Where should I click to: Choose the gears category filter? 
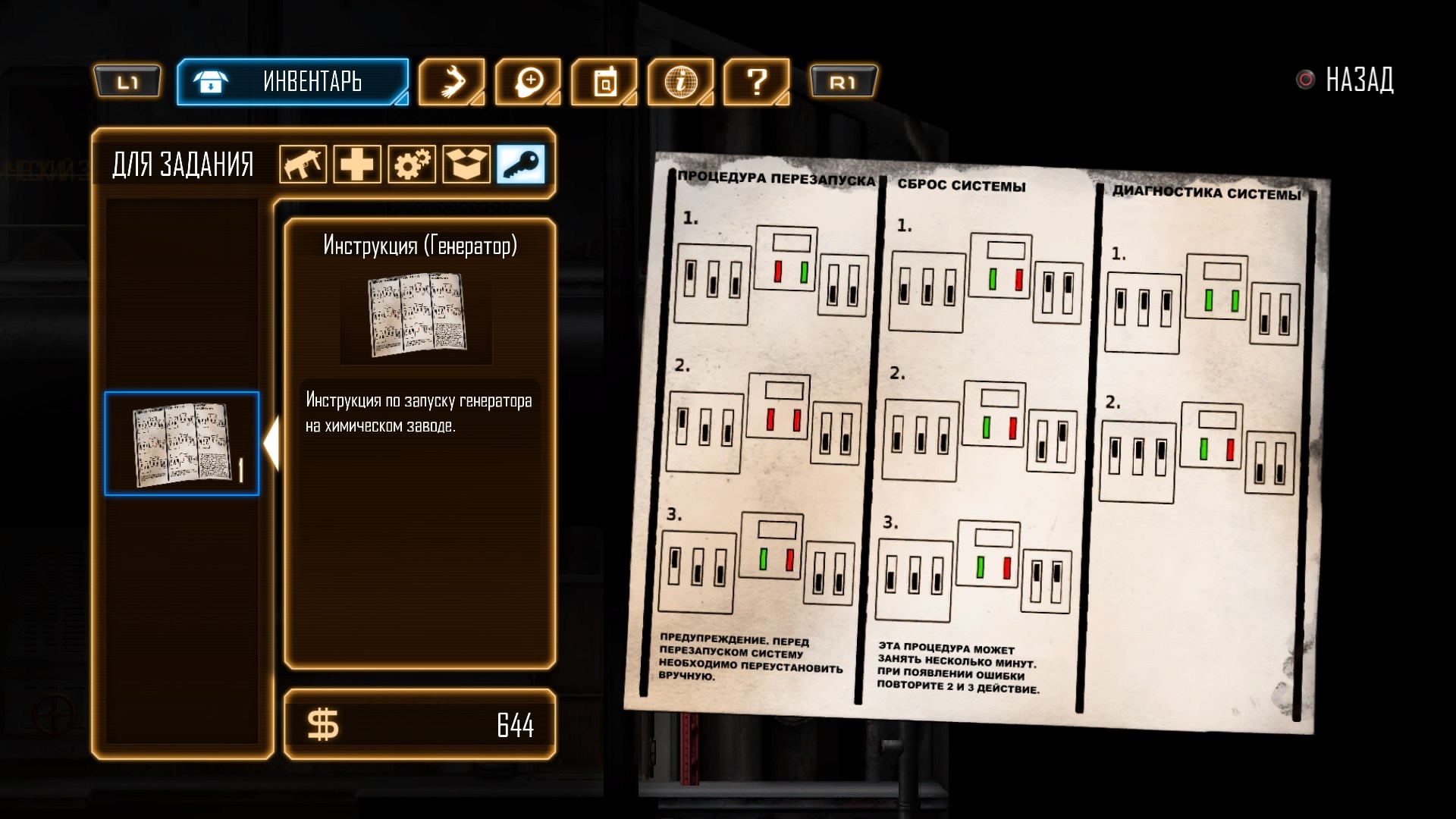pos(412,164)
